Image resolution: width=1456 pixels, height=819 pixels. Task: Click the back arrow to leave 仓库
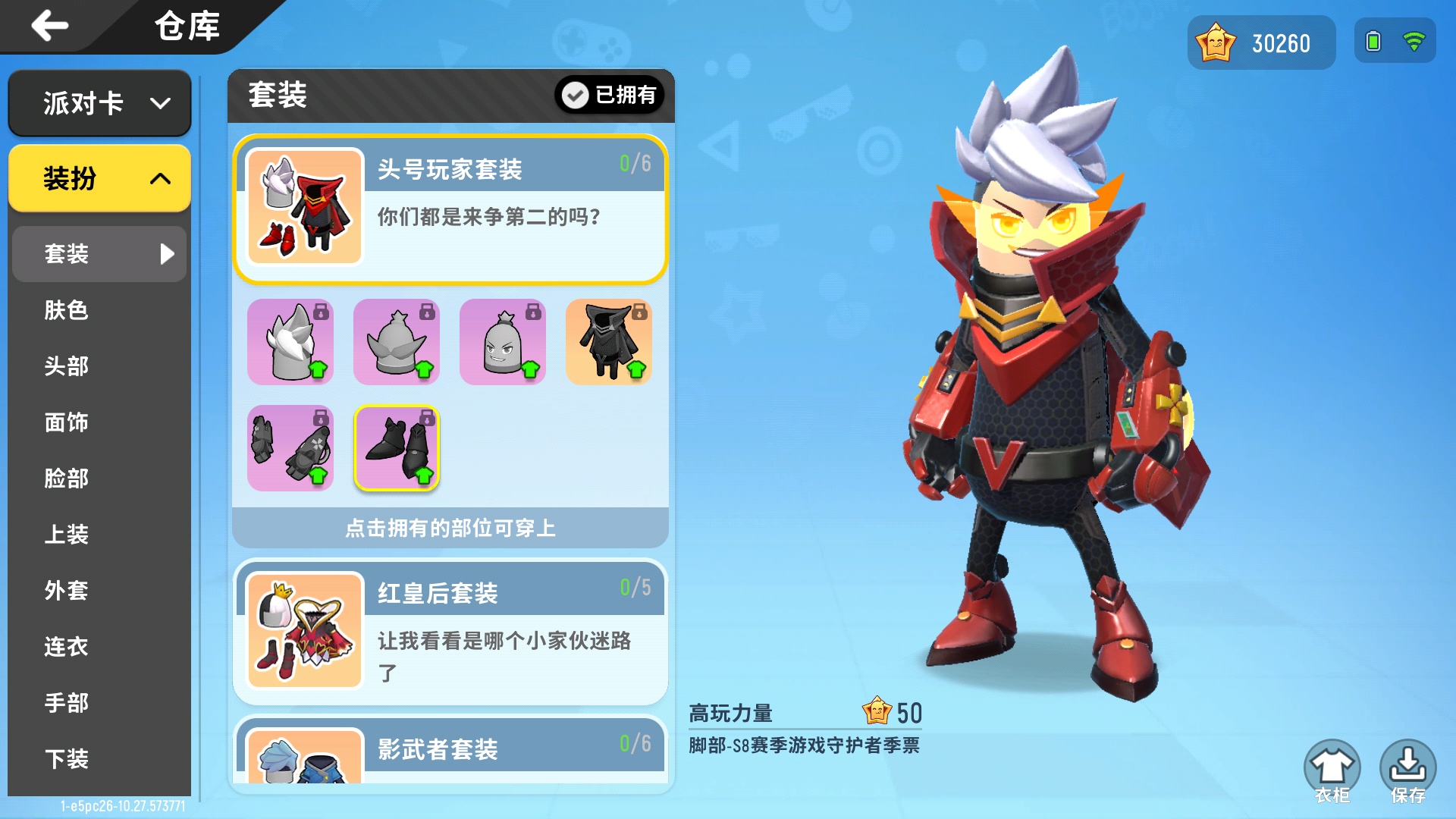47,27
